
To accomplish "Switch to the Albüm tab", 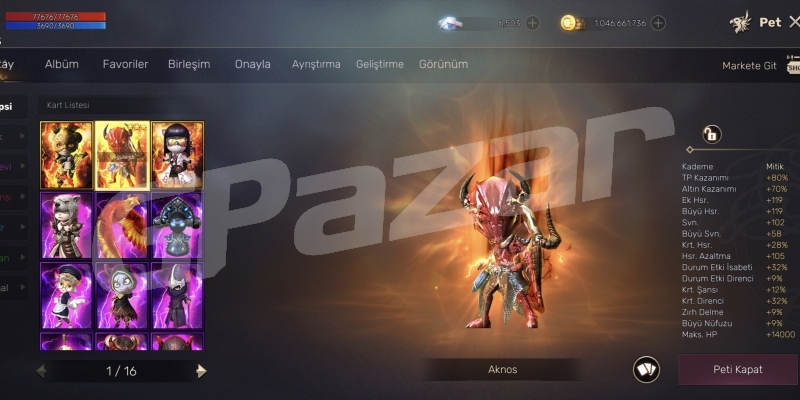I will tap(62, 64).
